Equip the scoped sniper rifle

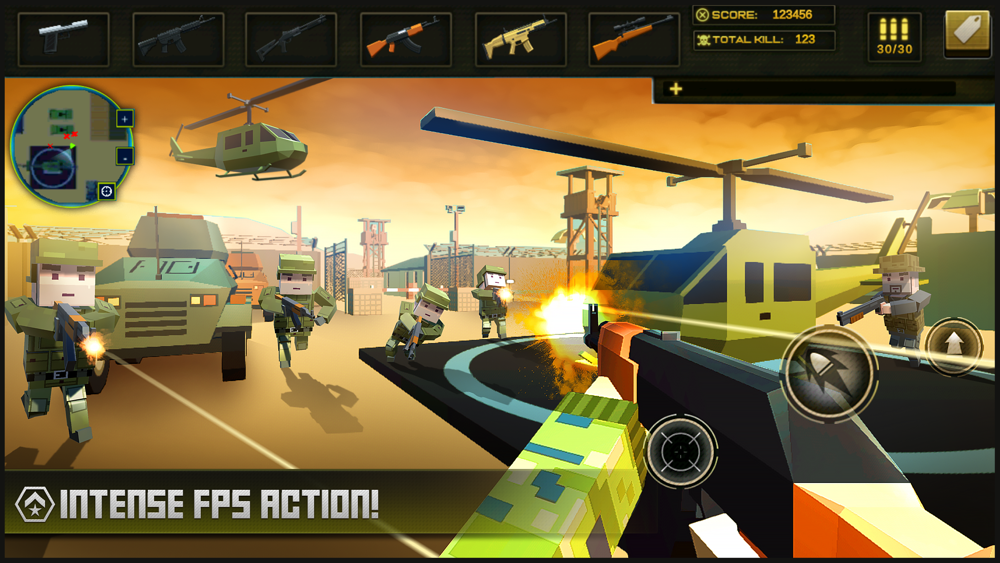pyautogui.click(x=633, y=37)
